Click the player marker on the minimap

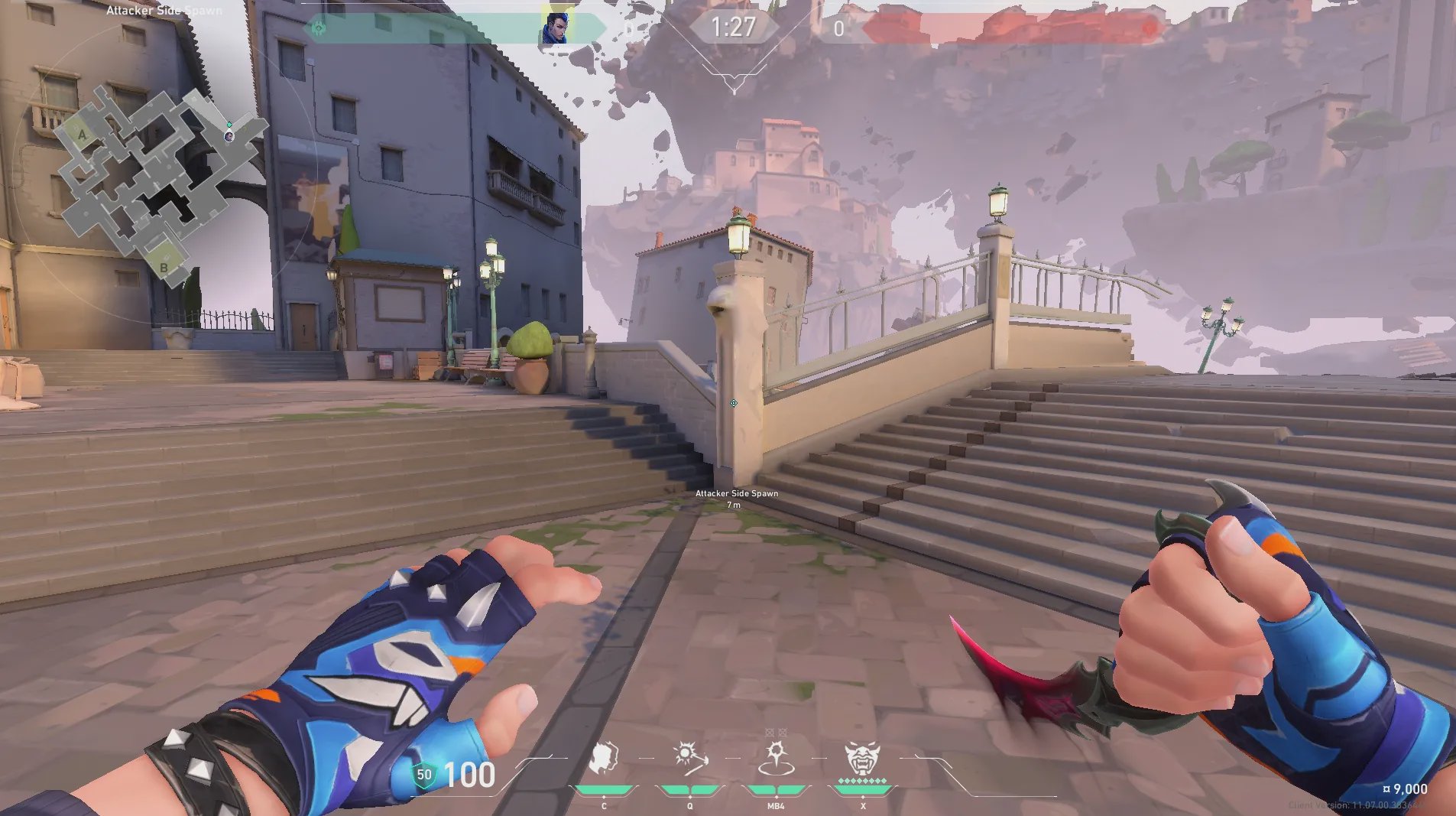[x=229, y=135]
